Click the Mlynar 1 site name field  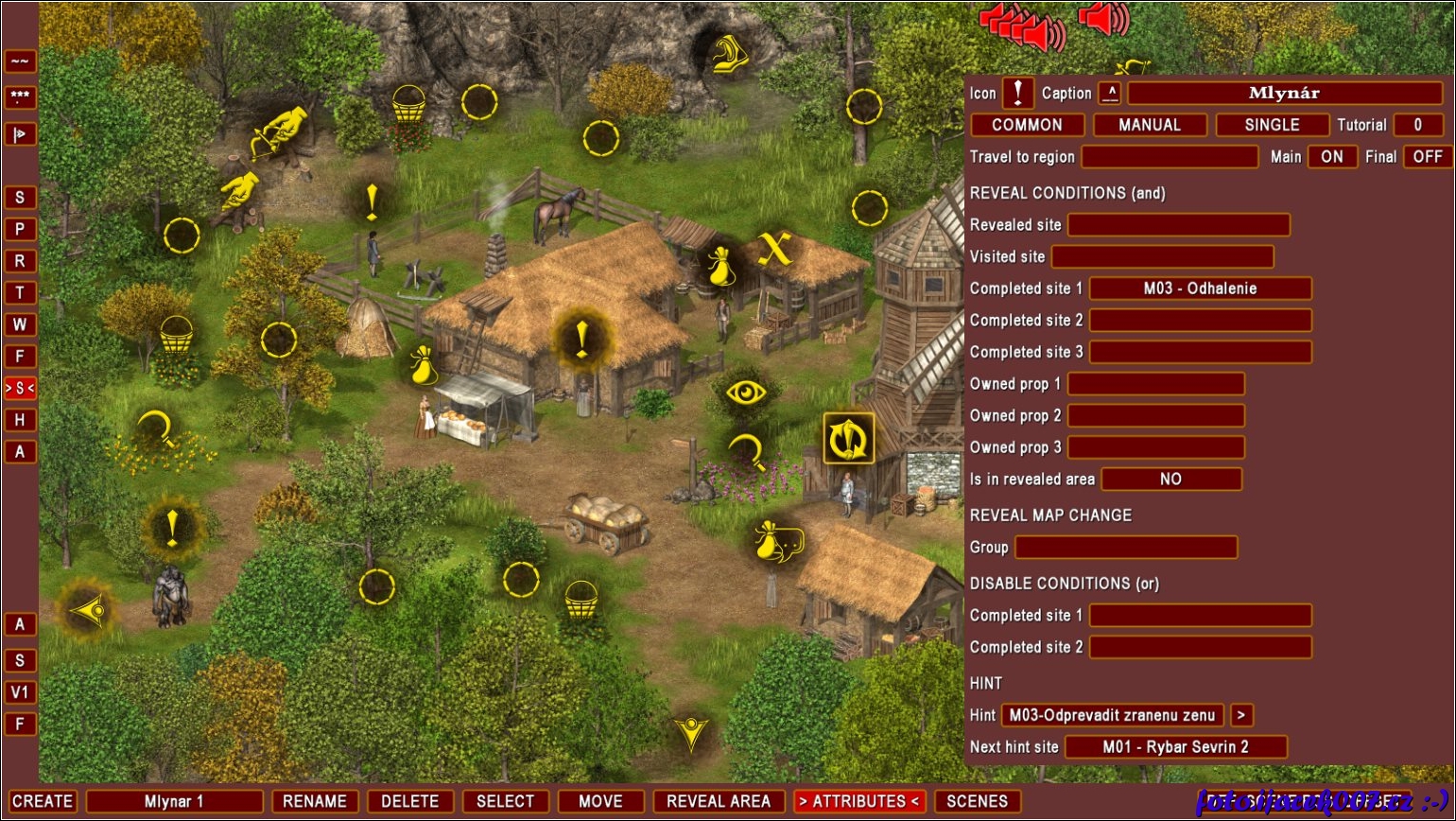[x=174, y=801]
